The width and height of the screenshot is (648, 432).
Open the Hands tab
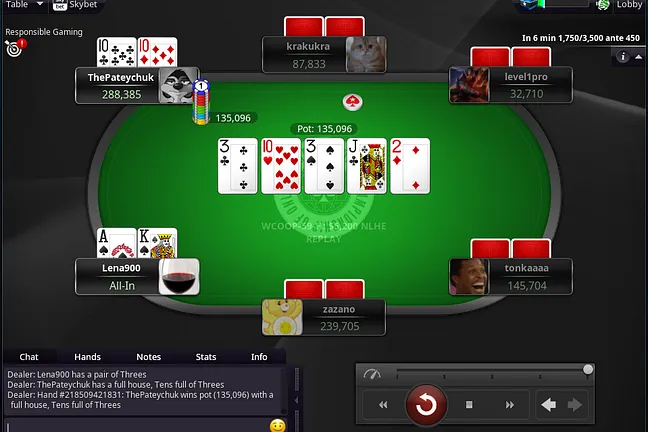87,357
